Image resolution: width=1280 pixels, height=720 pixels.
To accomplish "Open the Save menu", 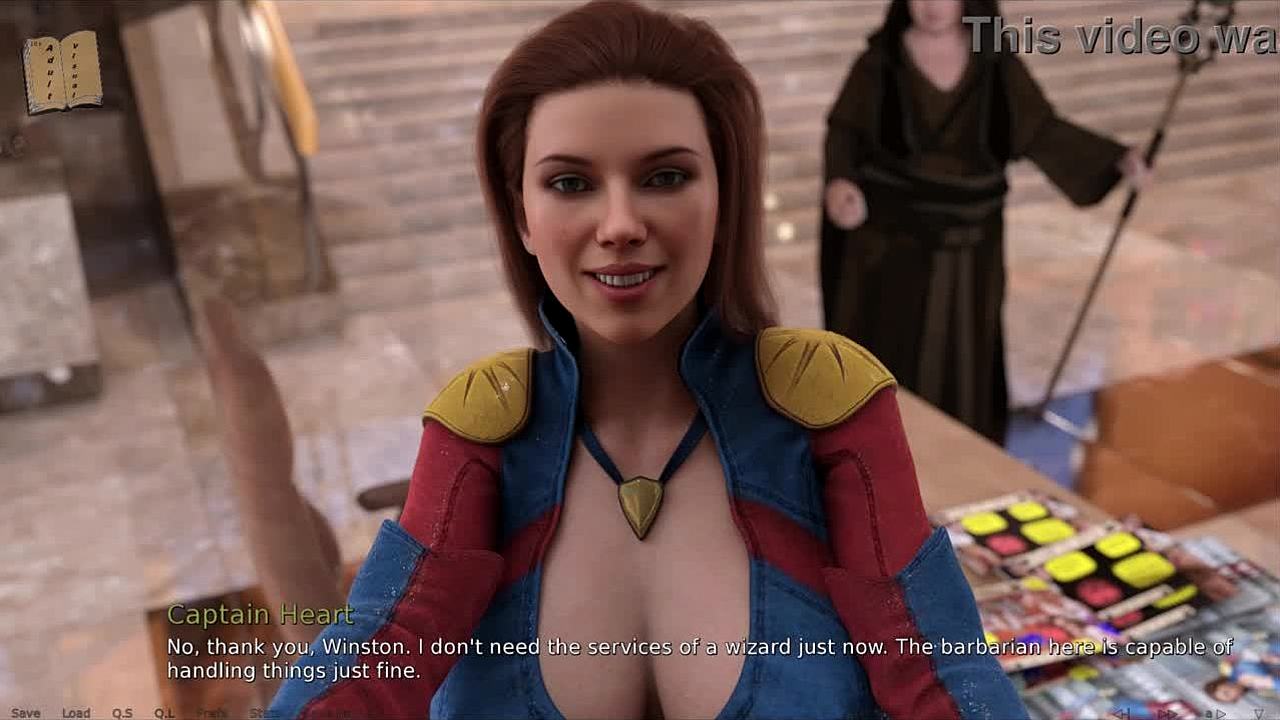I will pos(25,713).
